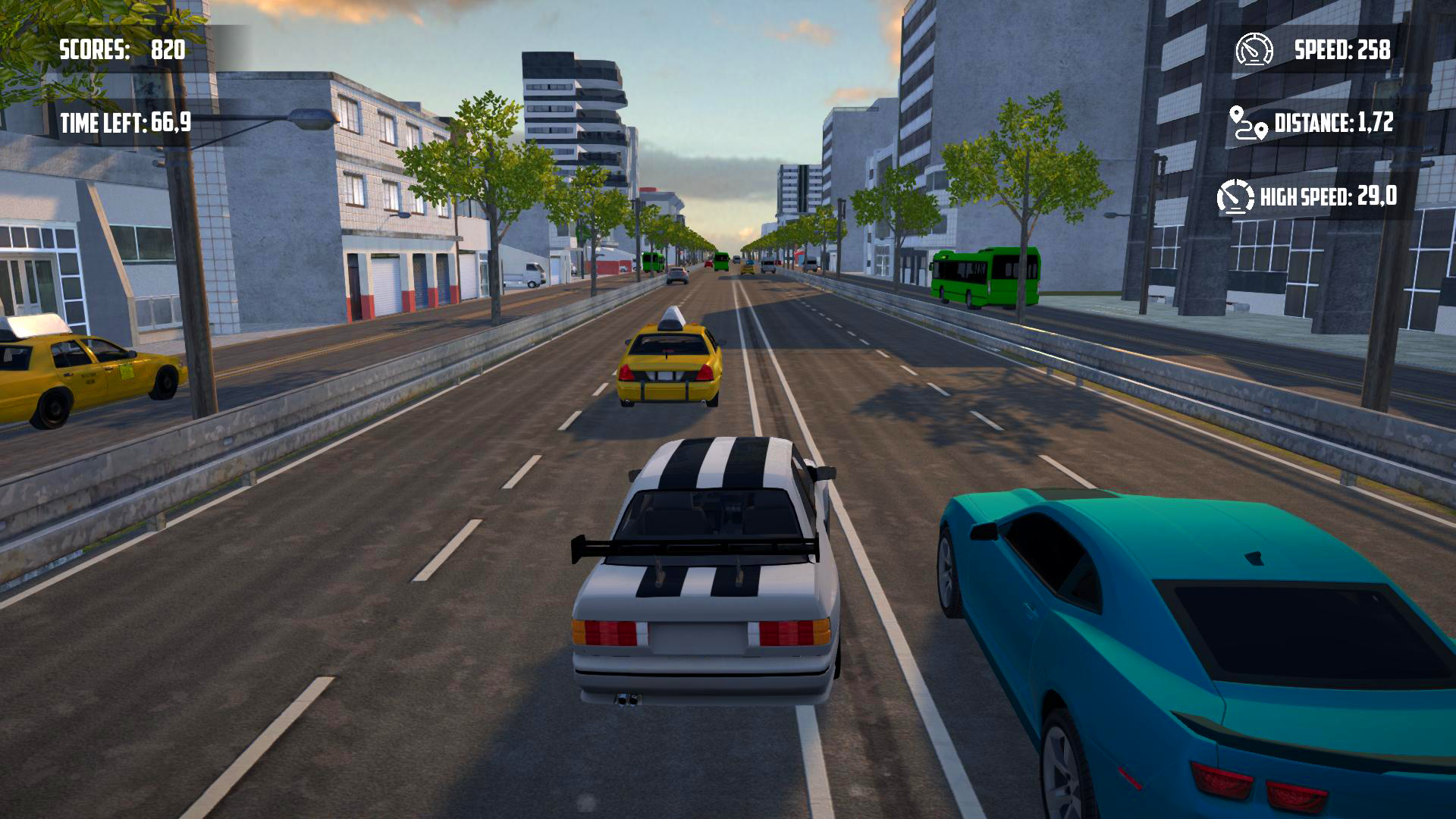
Task: Click the DISTANCE: 1,72 value
Action: tap(1335, 123)
